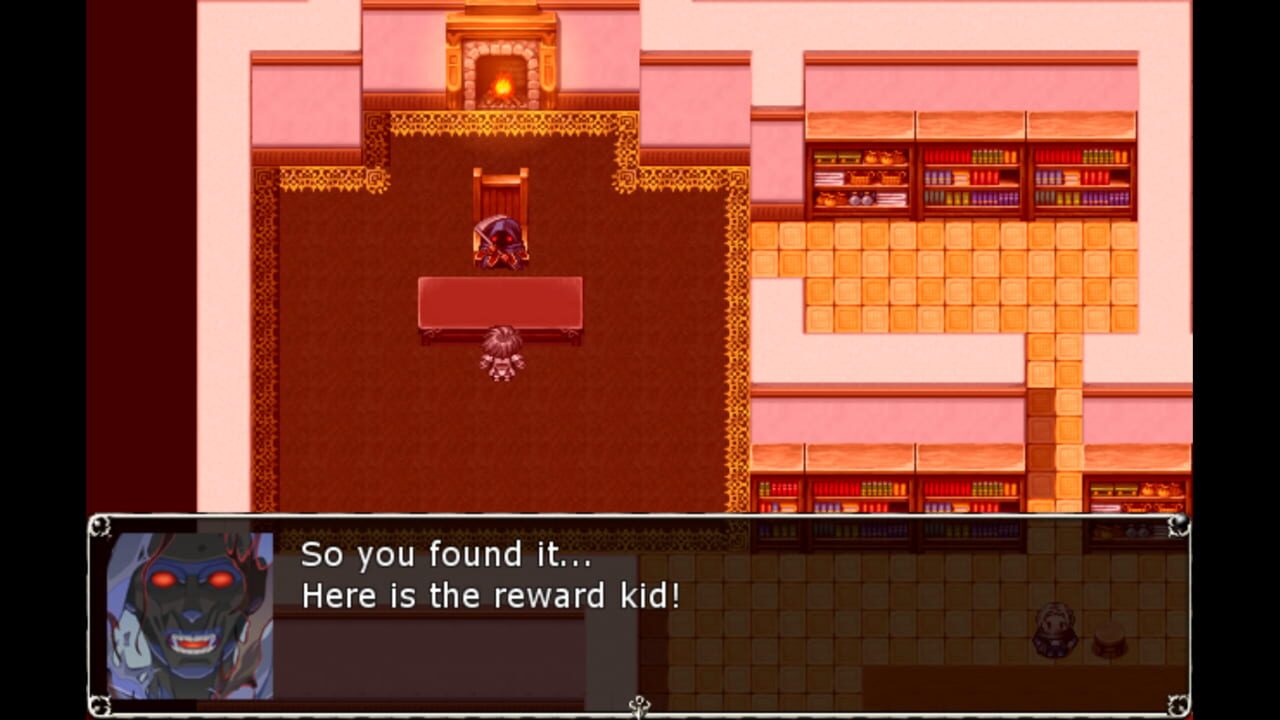This screenshot has height=720, width=1280.
Task: Click the red table in the room center
Action: point(500,300)
